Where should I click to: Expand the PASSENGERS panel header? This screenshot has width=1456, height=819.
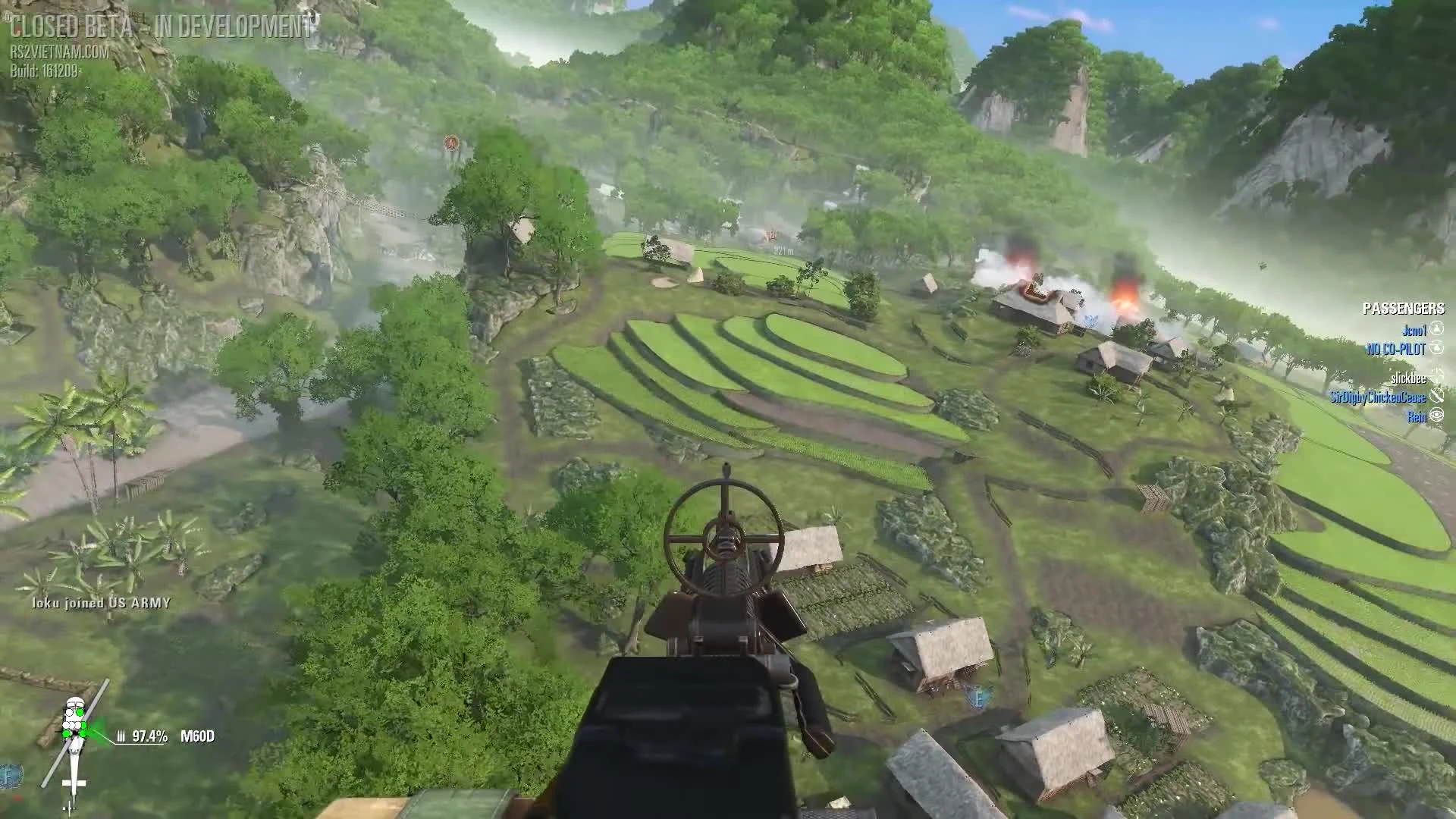1404,309
